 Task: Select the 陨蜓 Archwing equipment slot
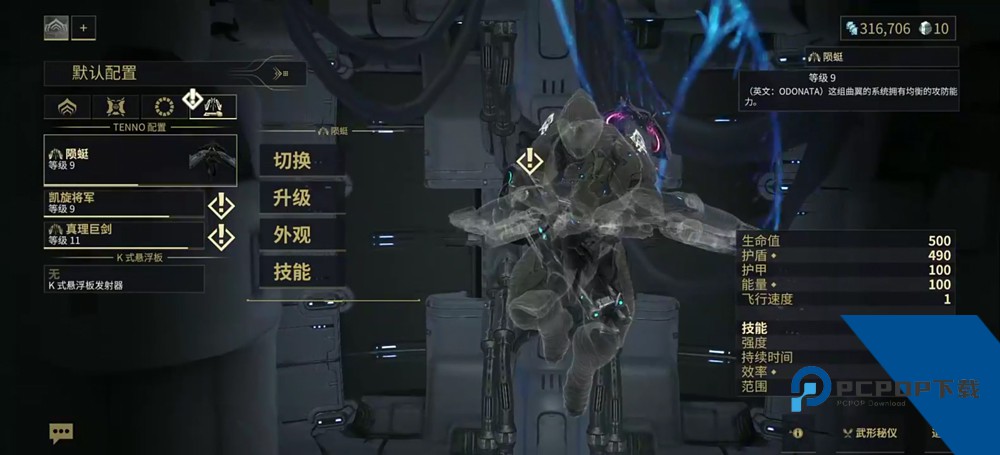pos(141,160)
